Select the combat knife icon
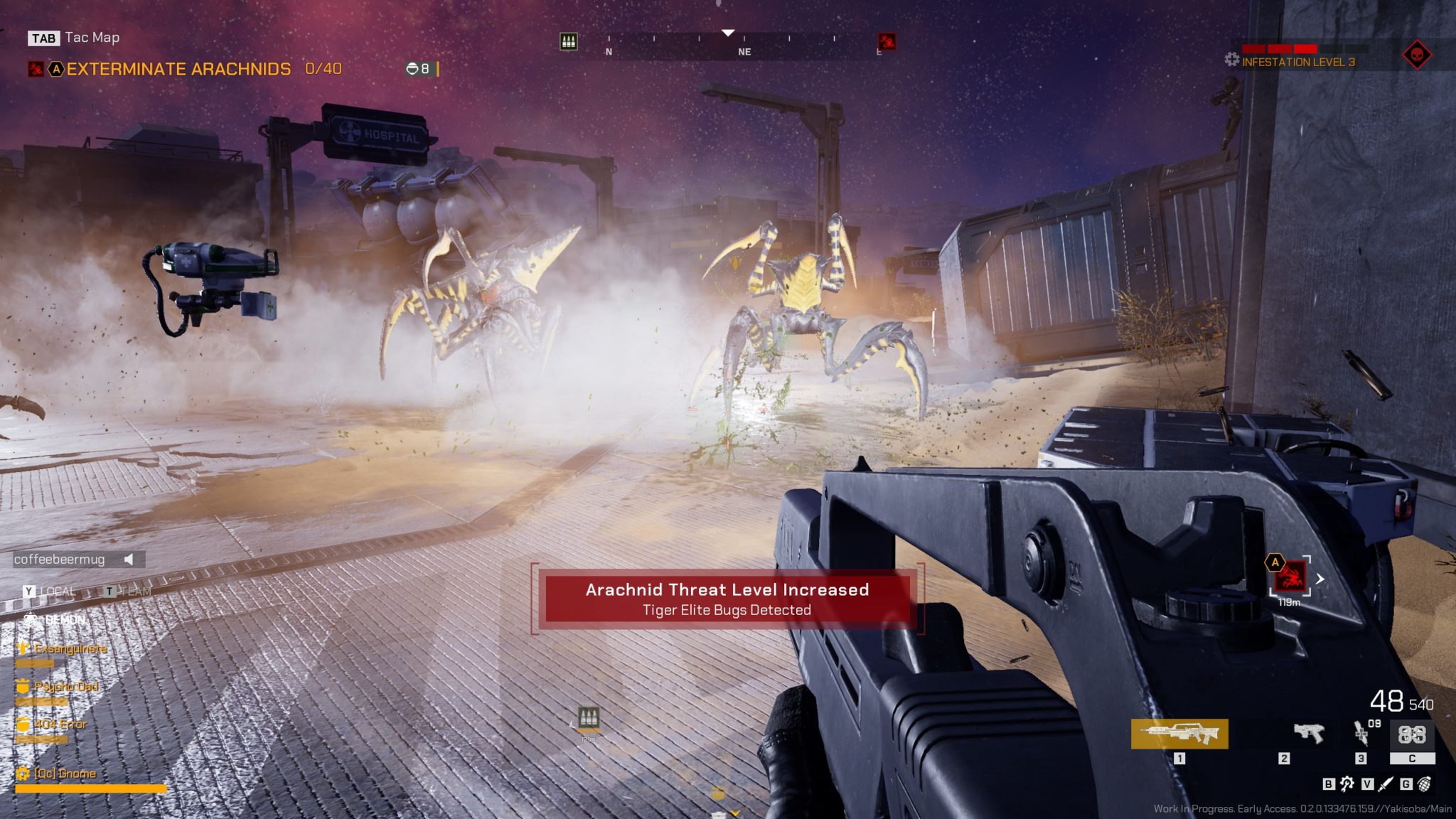 coord(1386,783)
